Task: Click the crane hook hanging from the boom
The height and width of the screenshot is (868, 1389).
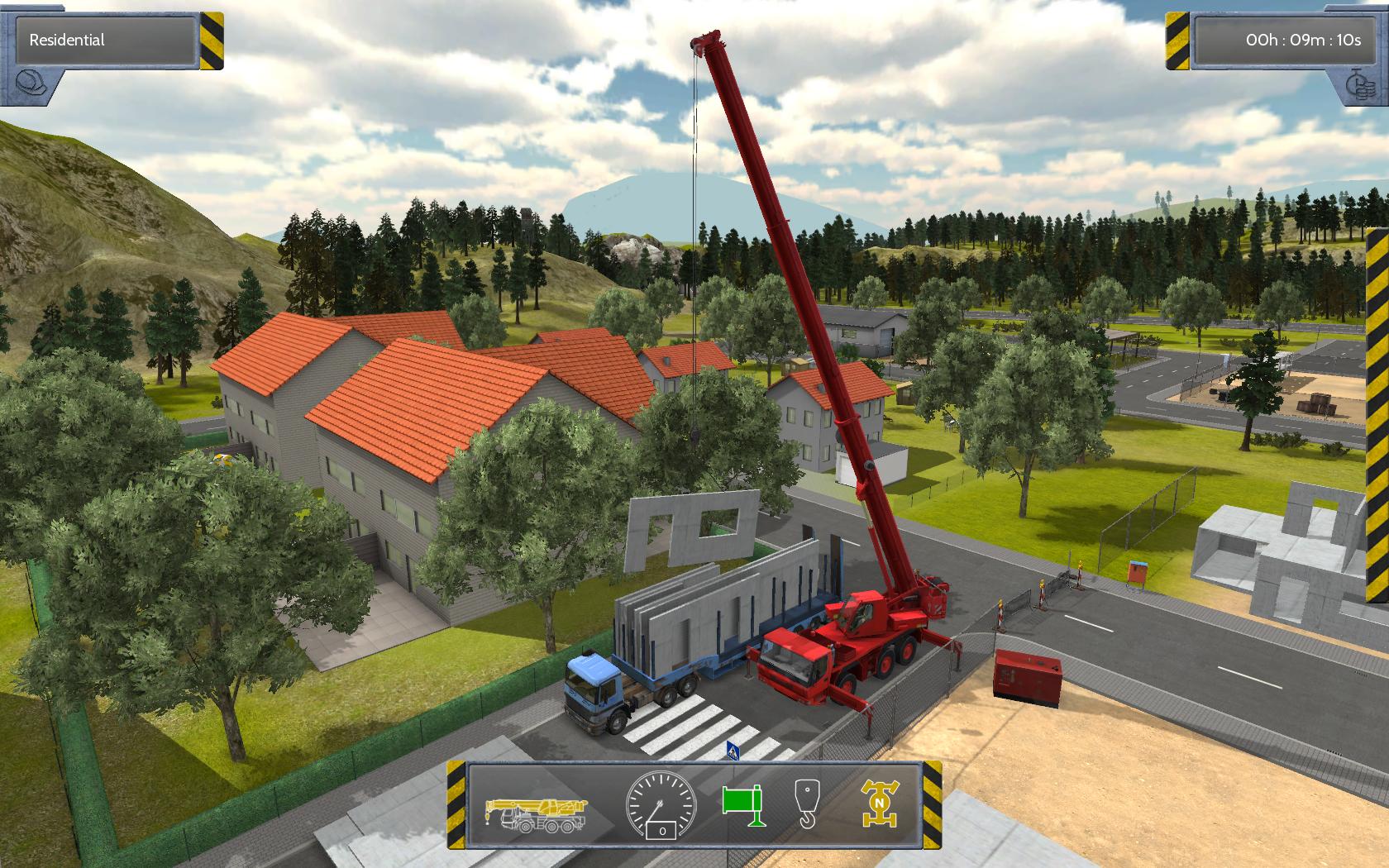Action: [695, 436]
